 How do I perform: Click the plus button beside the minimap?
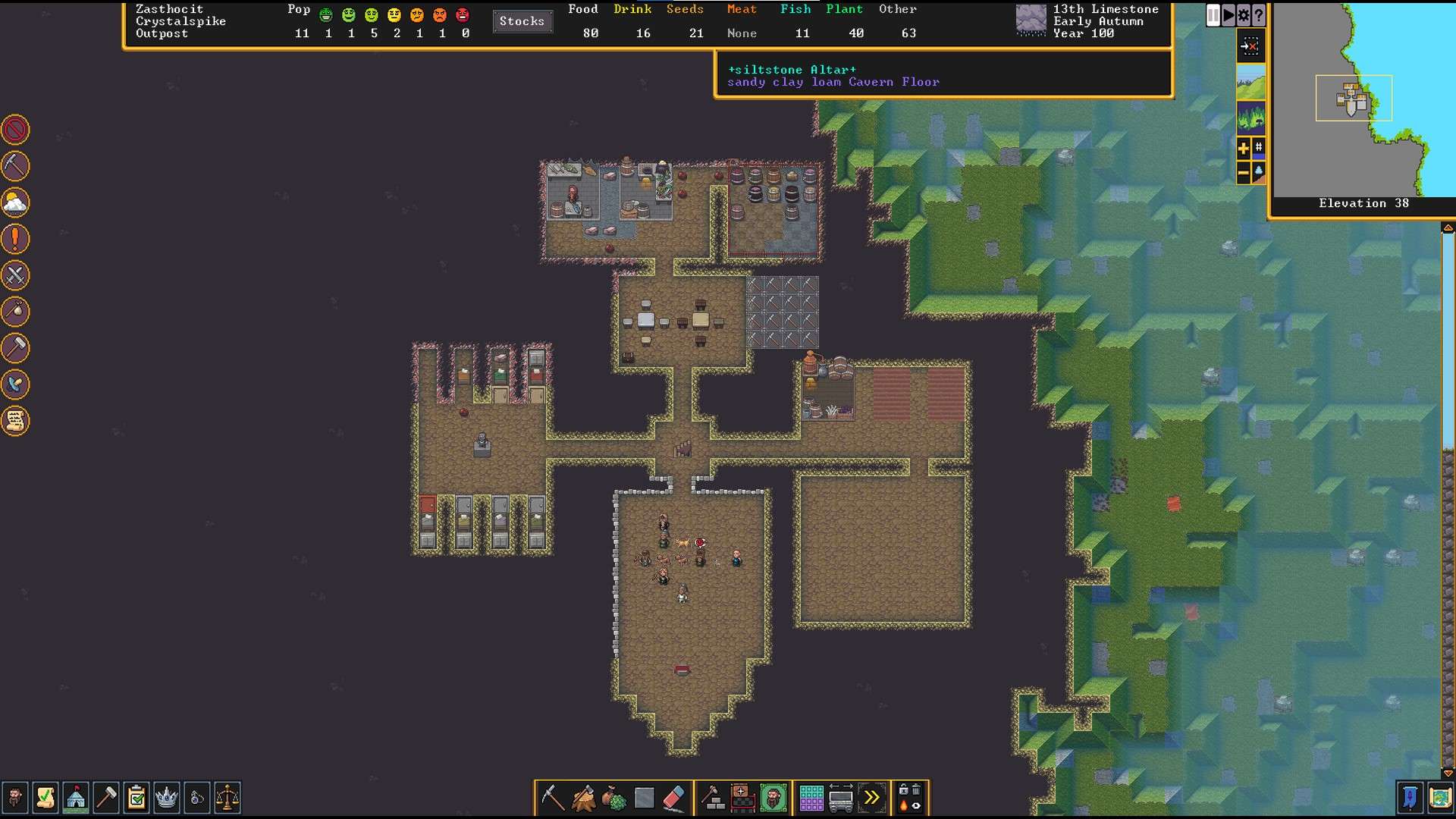click(1244, 149)
